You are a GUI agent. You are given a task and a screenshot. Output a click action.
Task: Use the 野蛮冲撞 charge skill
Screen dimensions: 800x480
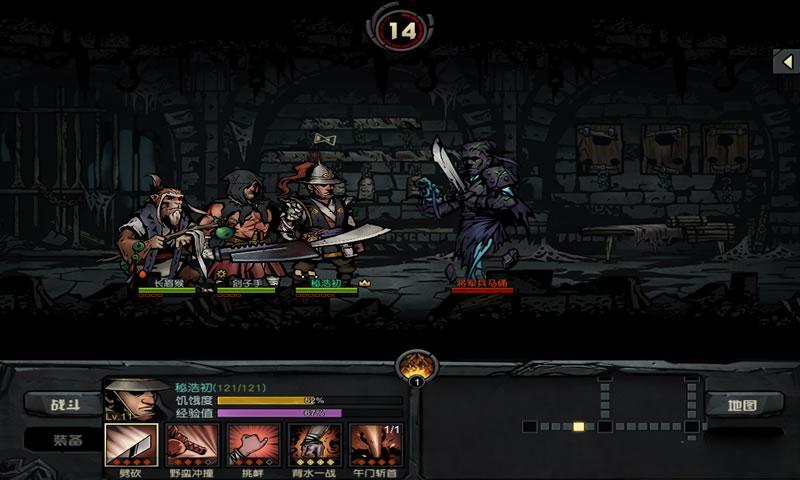pyautogui.click(x=191, y=444)
